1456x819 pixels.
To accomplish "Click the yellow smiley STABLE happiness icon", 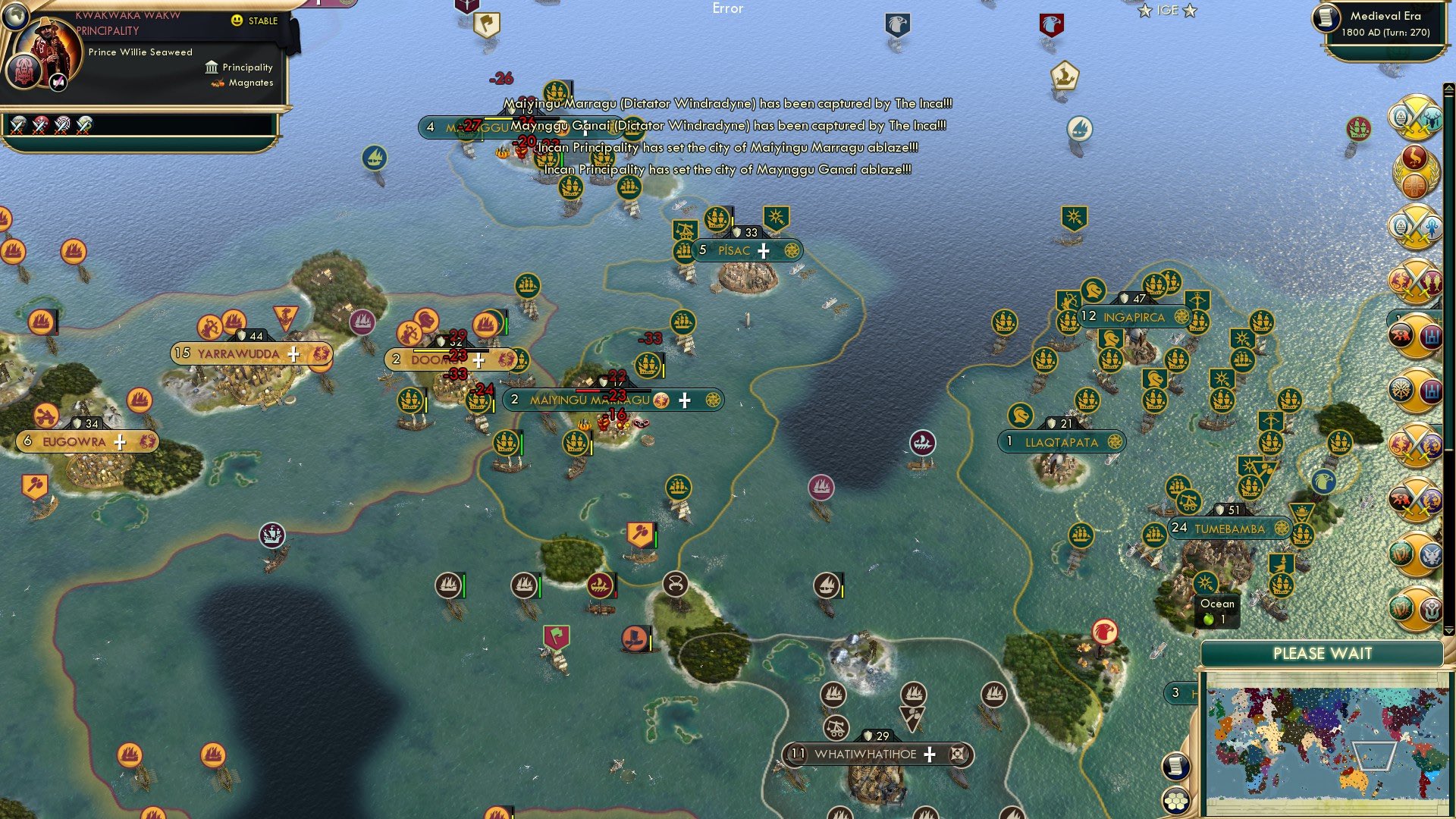I will click(x=237, y=22).
